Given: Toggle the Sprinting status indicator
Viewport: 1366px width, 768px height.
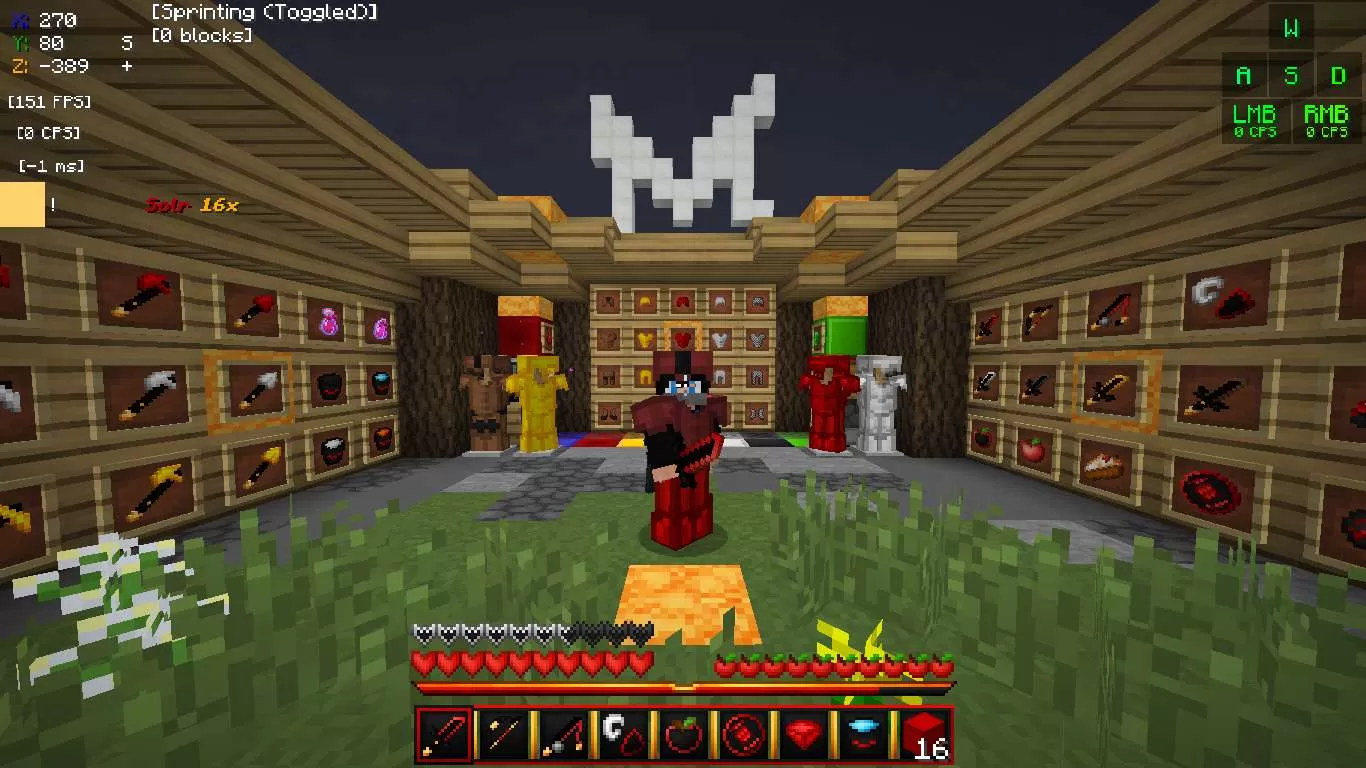Looking at the screenshot, I should pos(263,12).
